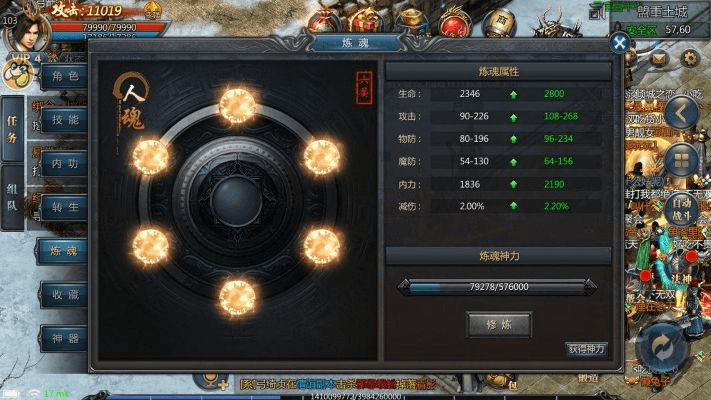Open the 获得神力 obtain power option
The width and height of the screenshot is (711, 400).
(x=587, y=349)
